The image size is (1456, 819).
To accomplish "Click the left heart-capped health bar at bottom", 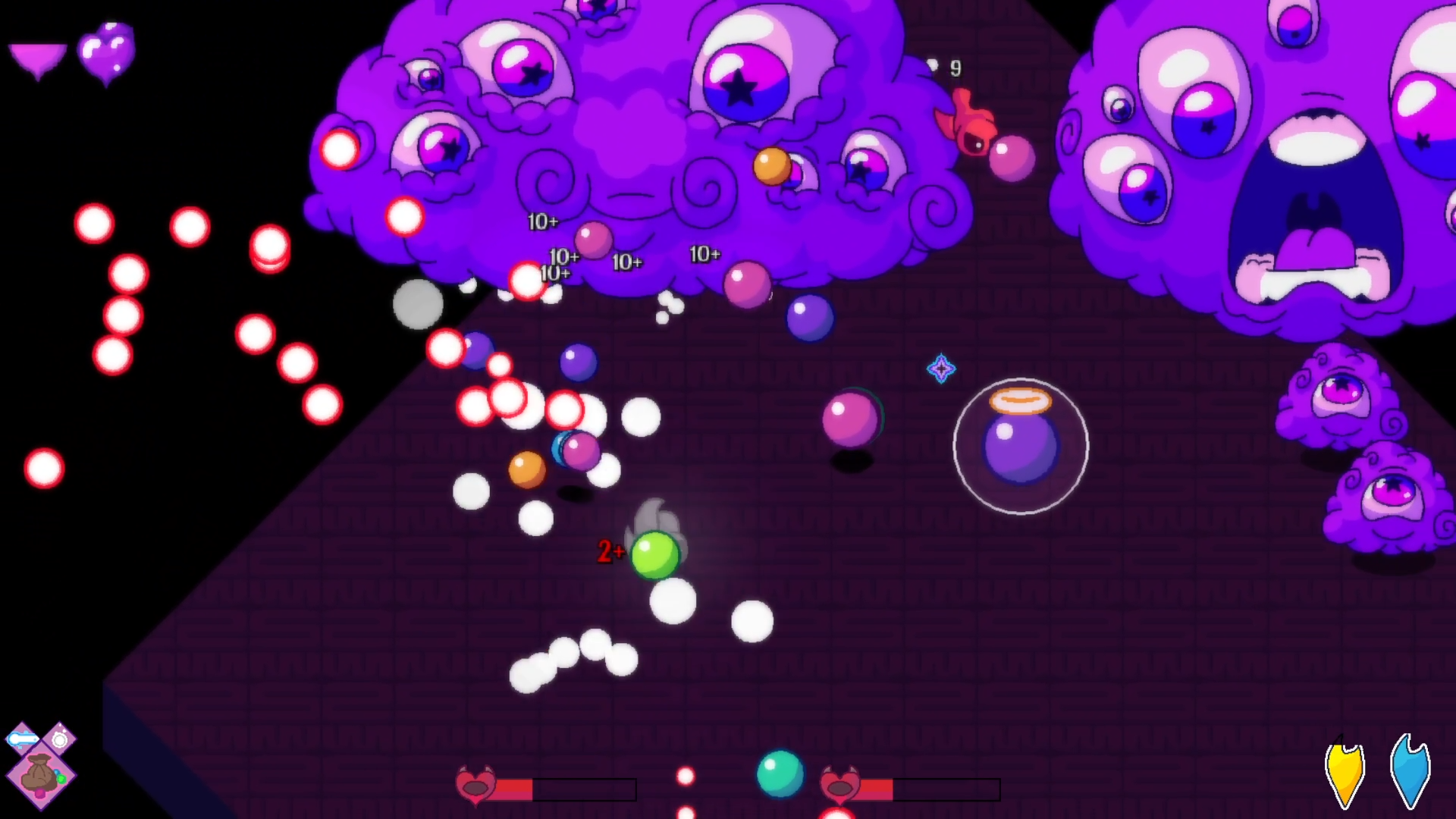I will tap(531, 790).
